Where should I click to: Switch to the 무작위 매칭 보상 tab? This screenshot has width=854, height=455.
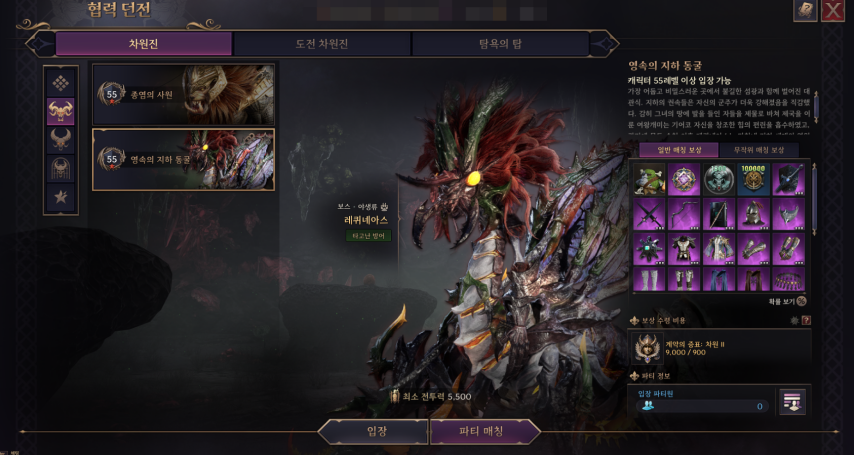tap(758, 150)
